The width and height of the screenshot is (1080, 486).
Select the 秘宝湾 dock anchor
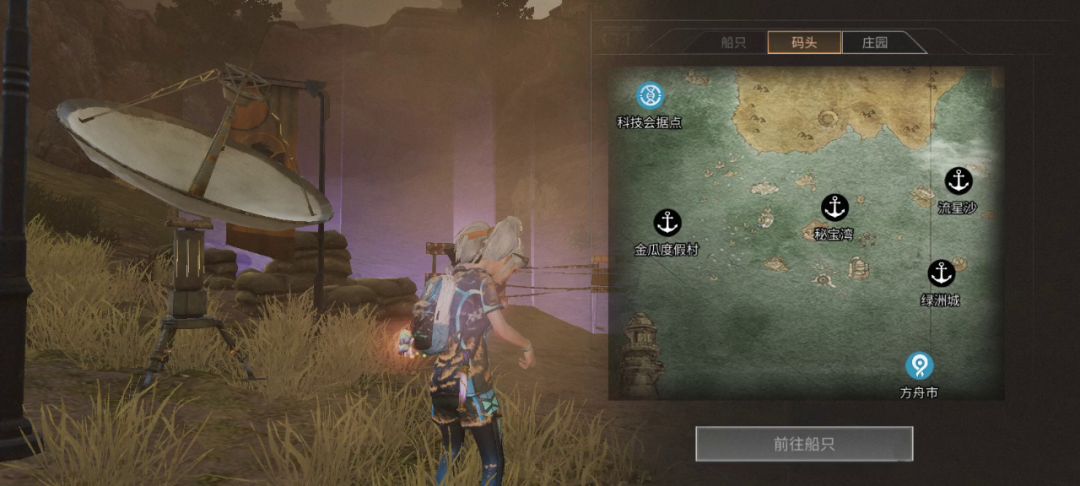(834, 208)
